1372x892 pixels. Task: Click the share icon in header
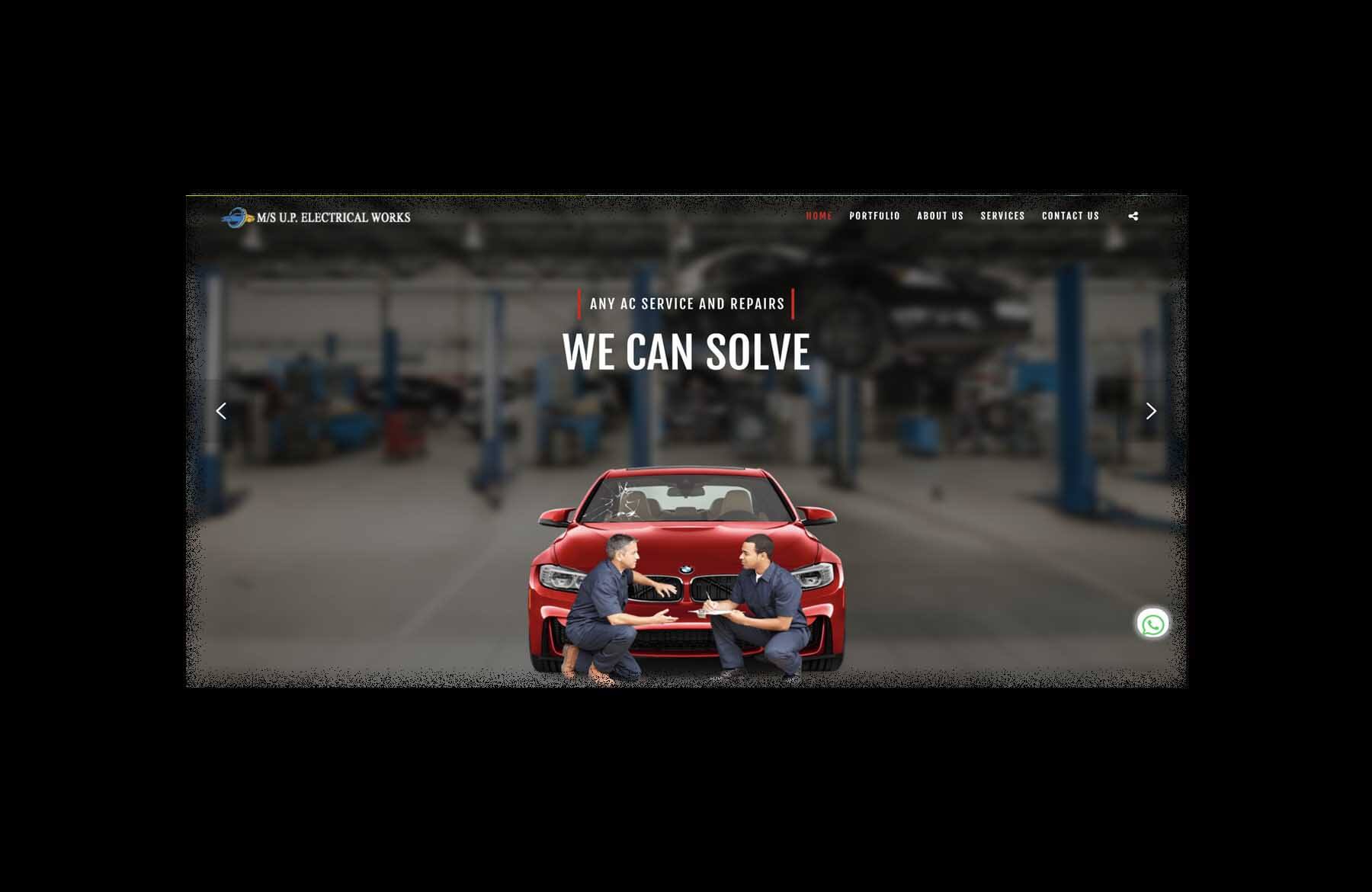1133,217
